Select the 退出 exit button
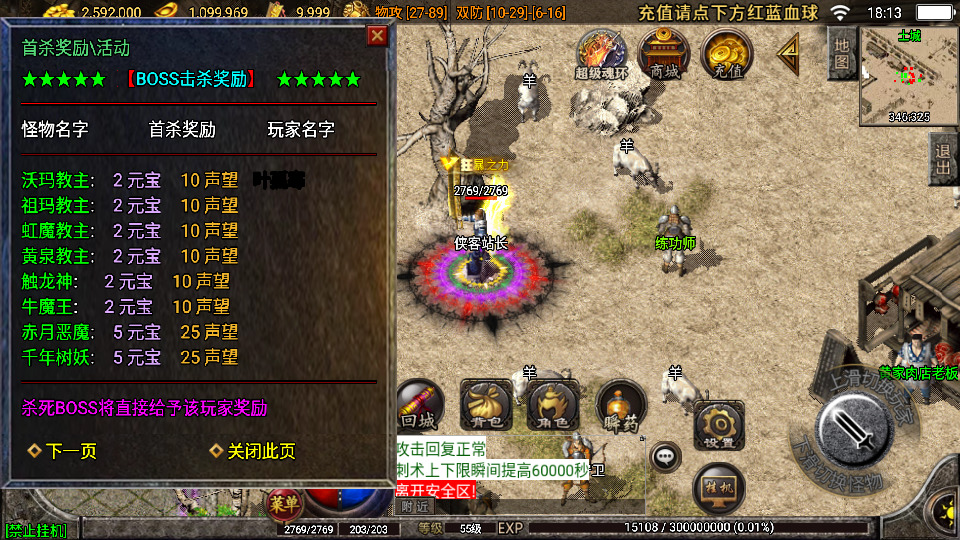The image size is (960, 540). coord(942,160)
